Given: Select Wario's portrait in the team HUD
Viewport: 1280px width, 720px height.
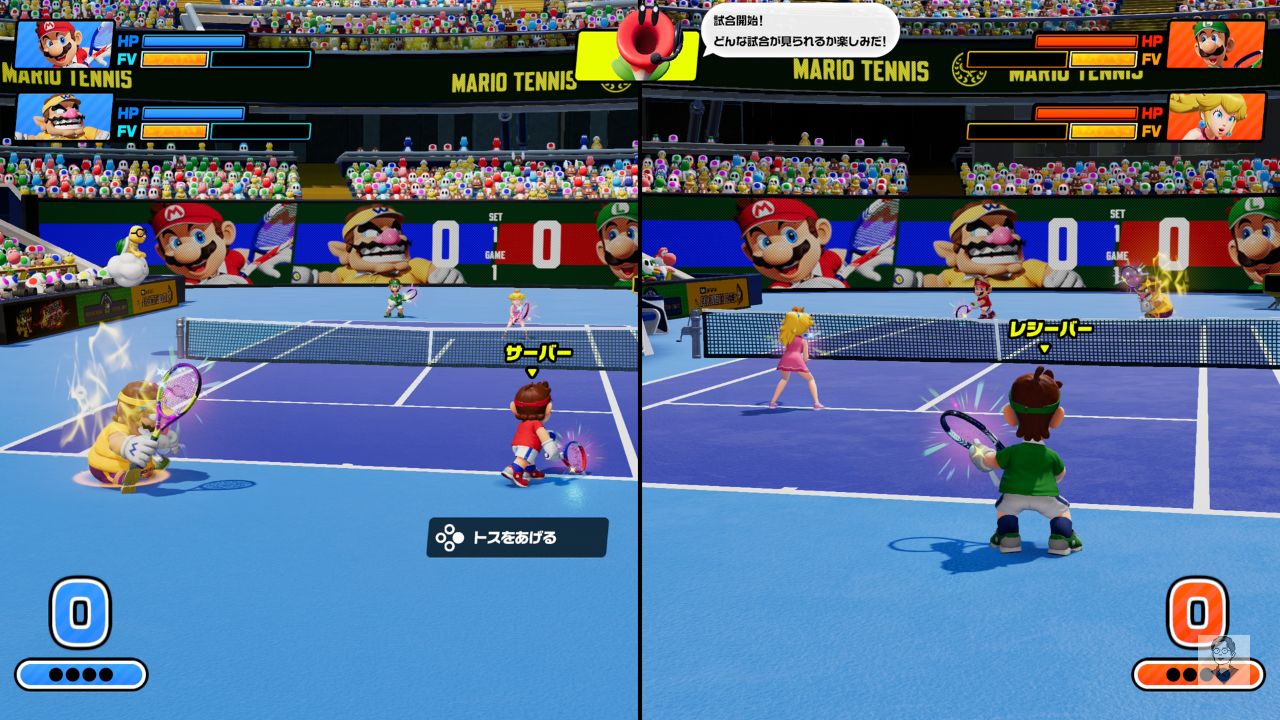Looking at the screenshot, I should pyautogui.click(x=63, y=116).
